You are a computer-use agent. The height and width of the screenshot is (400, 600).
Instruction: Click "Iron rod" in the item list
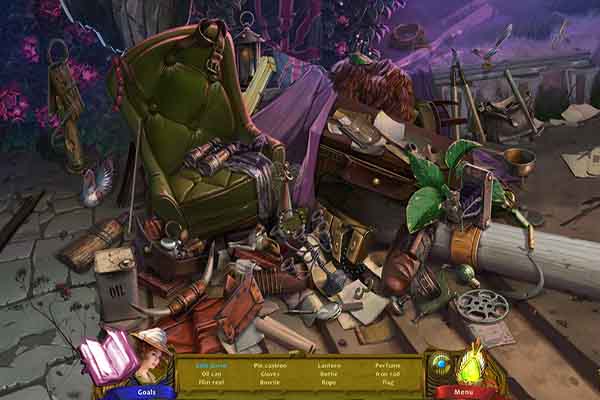(x=389, y=373)
